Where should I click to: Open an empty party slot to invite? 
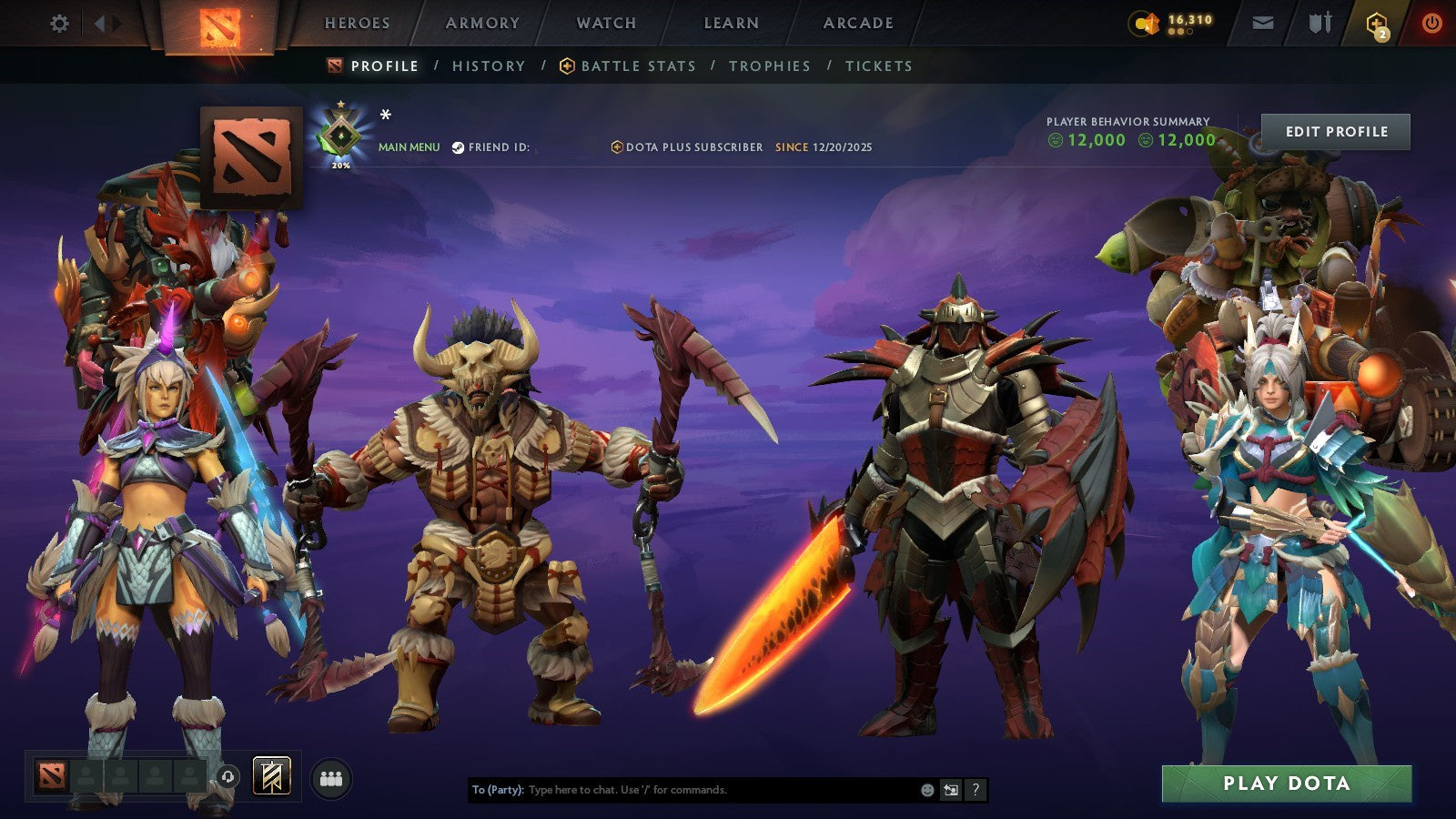[86, 778]
